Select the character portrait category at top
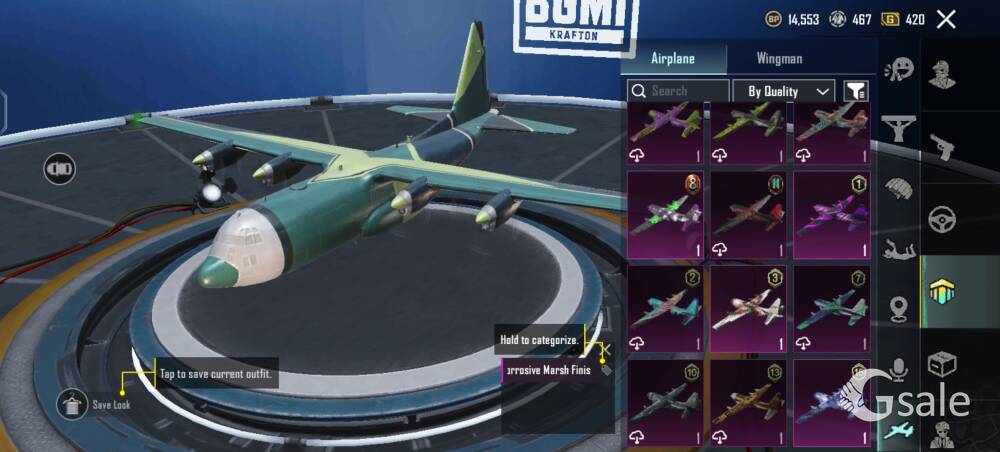This screenshot has height=452, width=1000. (x=941, y=74)
